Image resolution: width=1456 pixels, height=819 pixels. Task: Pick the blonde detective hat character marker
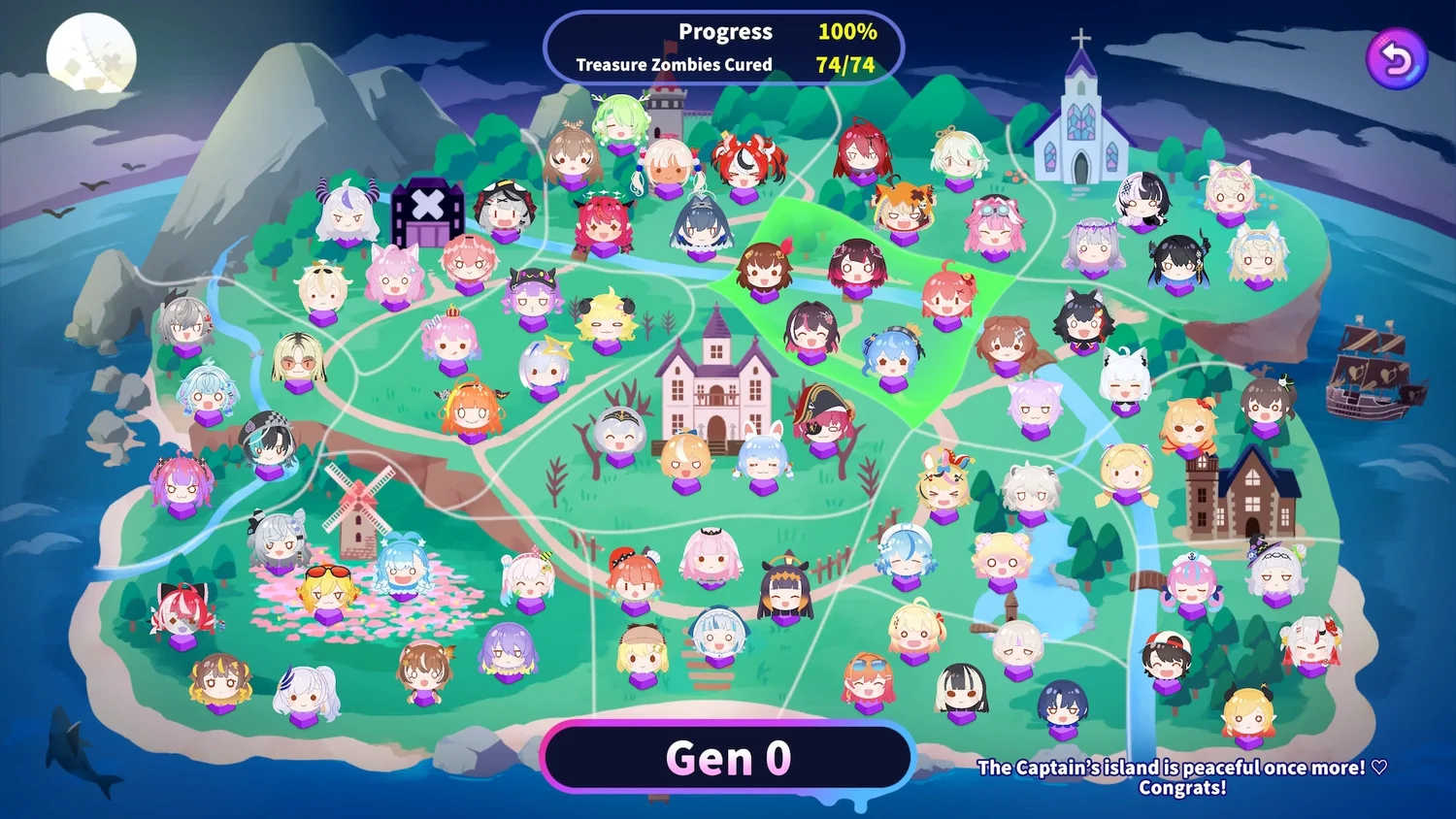[642, 652]
